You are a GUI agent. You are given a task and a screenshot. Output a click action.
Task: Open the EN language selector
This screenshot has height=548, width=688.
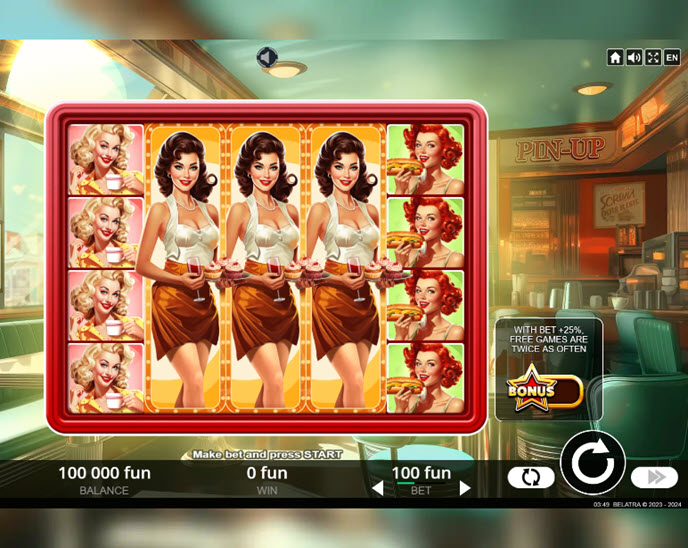click(x=672, y=58)
